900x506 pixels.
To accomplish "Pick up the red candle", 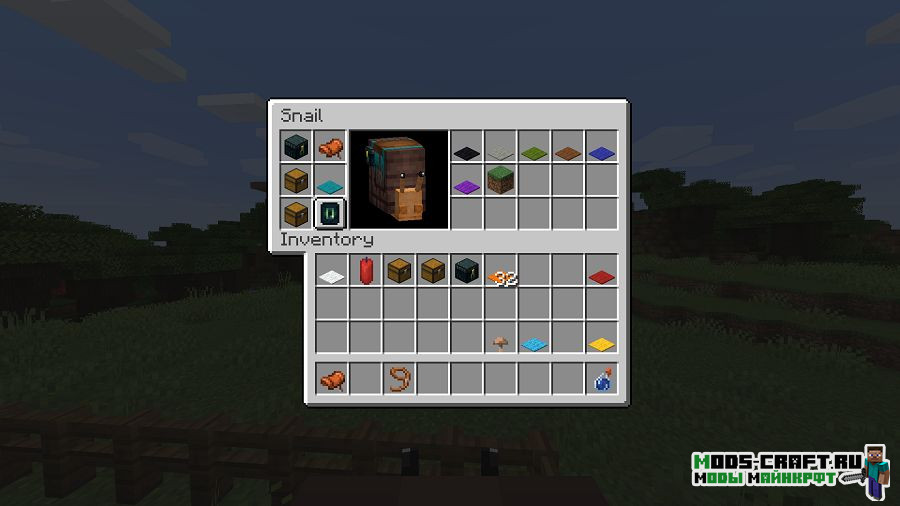I will 365,270.
